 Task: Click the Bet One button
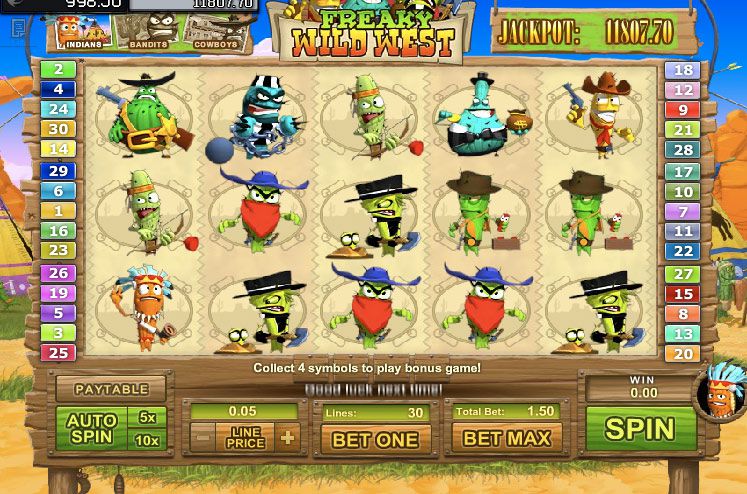pos(375,438)
